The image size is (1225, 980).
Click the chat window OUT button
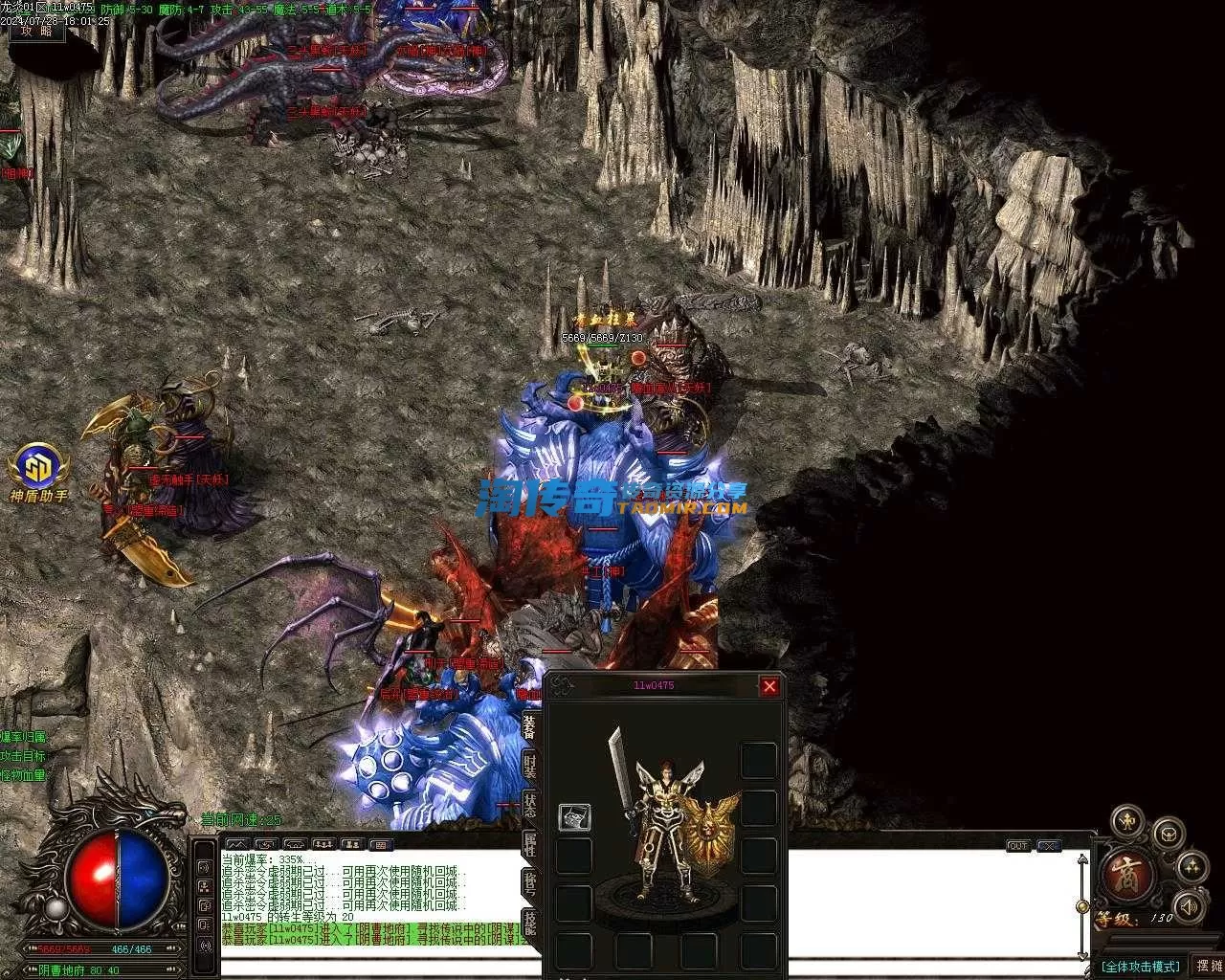click(x=1017, y=846)
